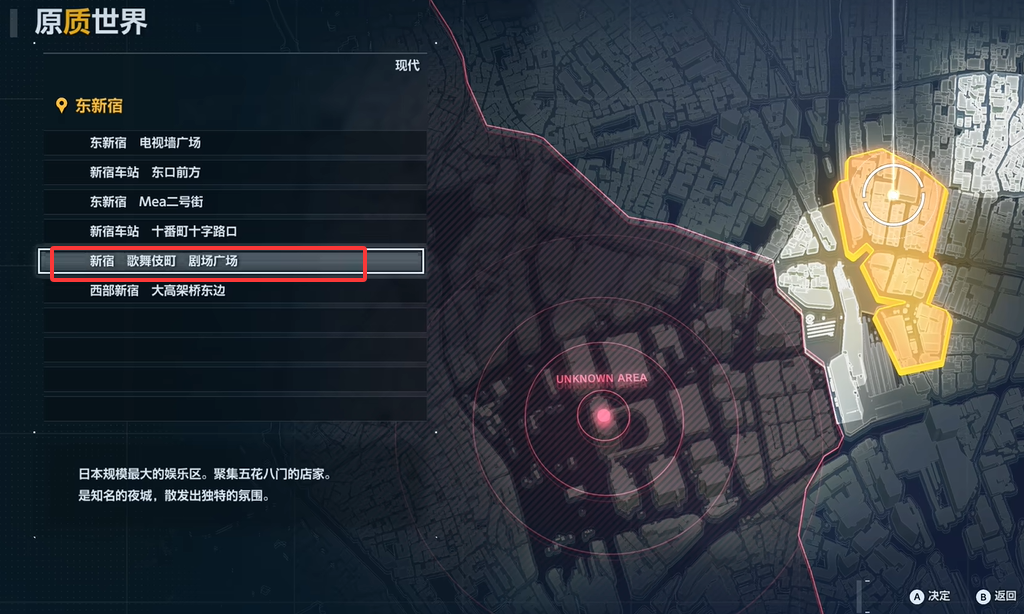Image resolution: width=1024 pixels, height=614 pixels.
Task: Click the 东新宿 area header
Action: 98,106
